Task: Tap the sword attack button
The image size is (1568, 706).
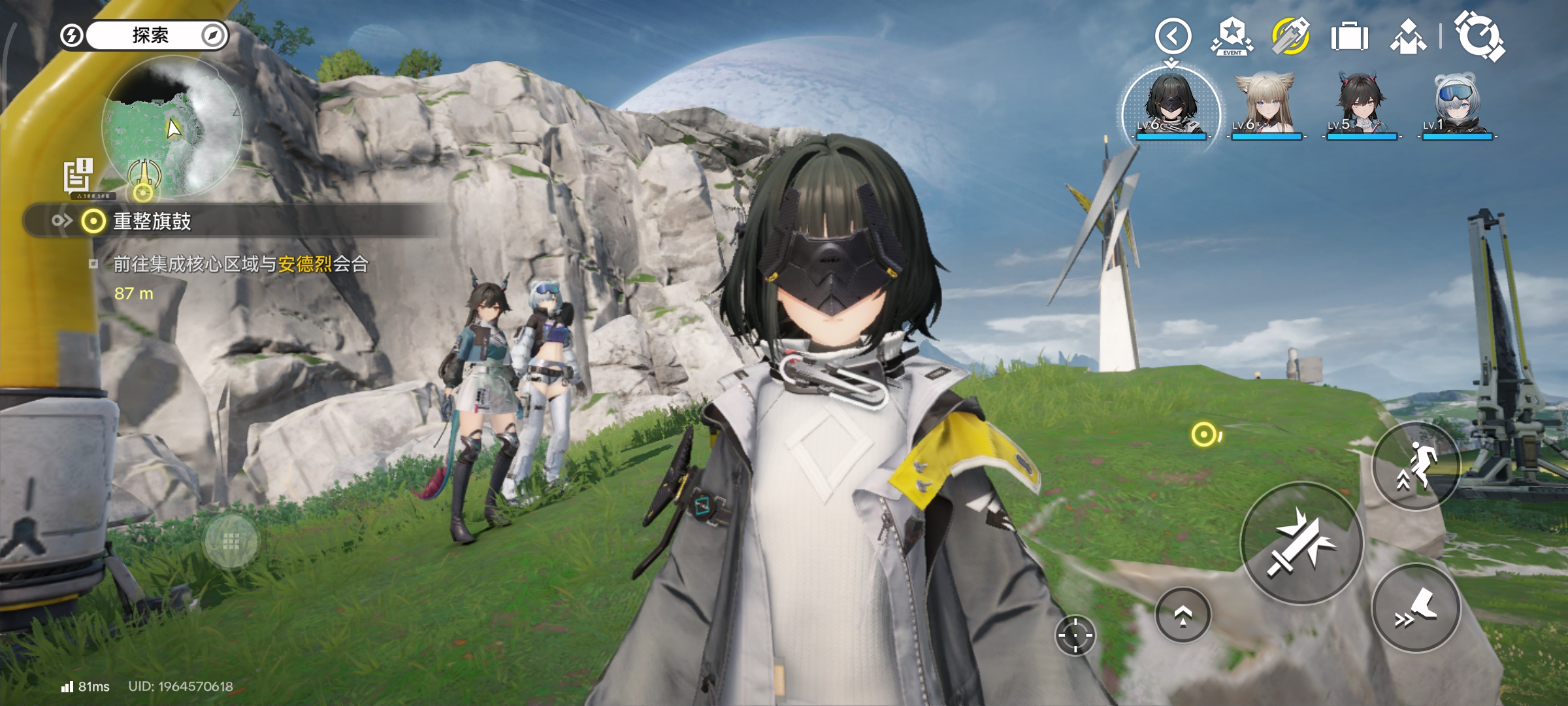Action: tap(1301, 544)
